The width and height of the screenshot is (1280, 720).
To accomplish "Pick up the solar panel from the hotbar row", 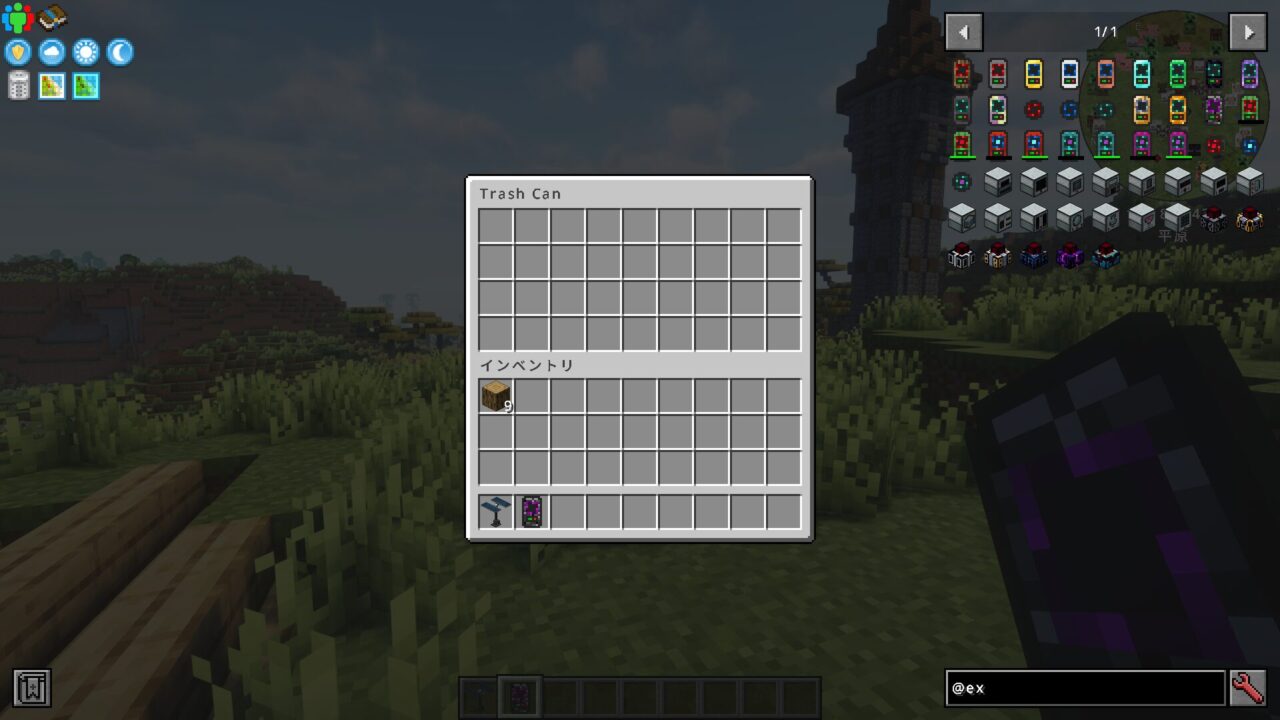I will tap(495, 511).
